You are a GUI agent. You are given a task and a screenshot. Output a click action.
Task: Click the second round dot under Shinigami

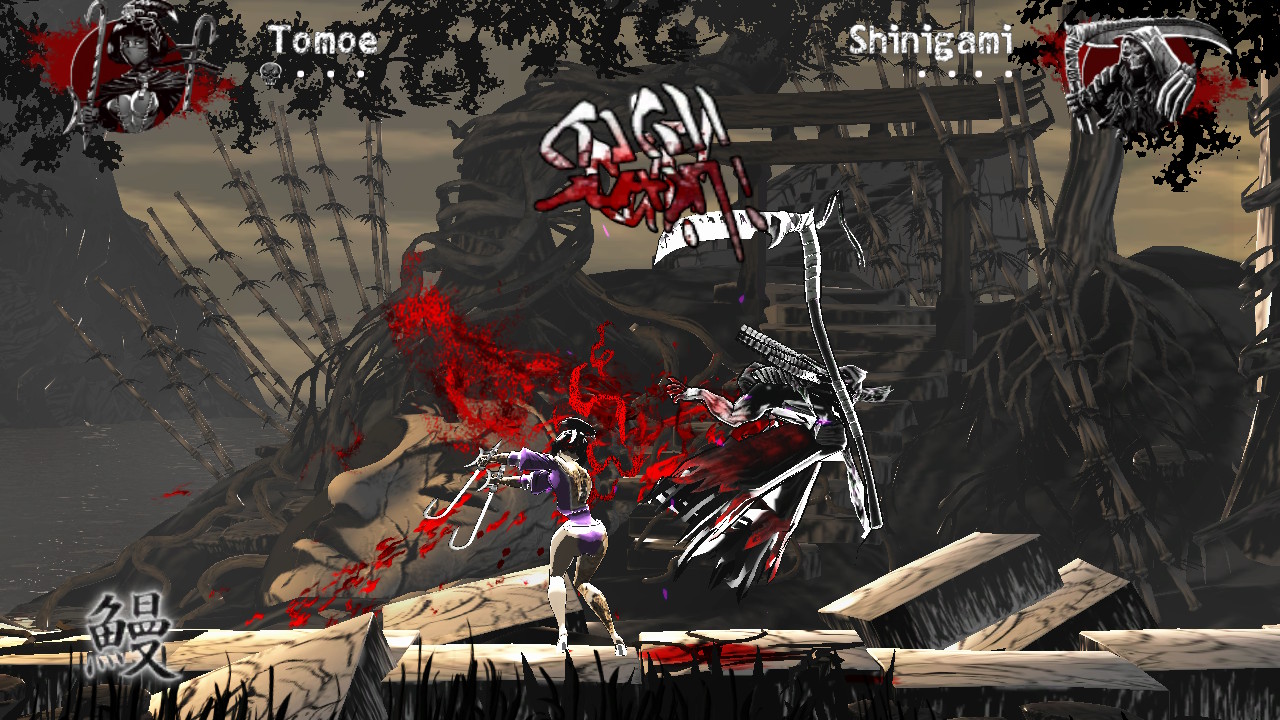point(953,73)
